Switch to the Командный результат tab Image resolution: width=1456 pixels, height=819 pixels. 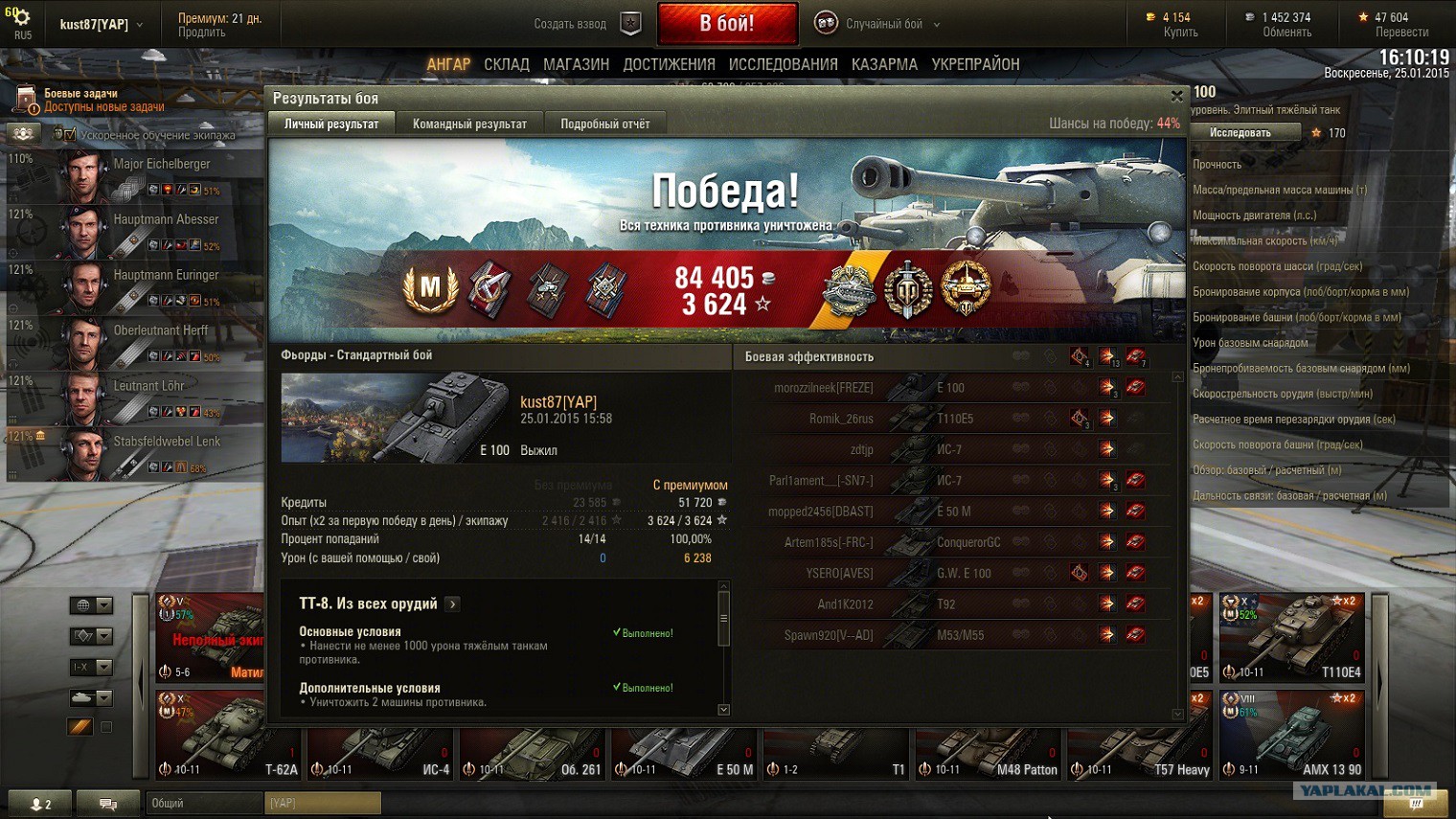pos(469,124)
